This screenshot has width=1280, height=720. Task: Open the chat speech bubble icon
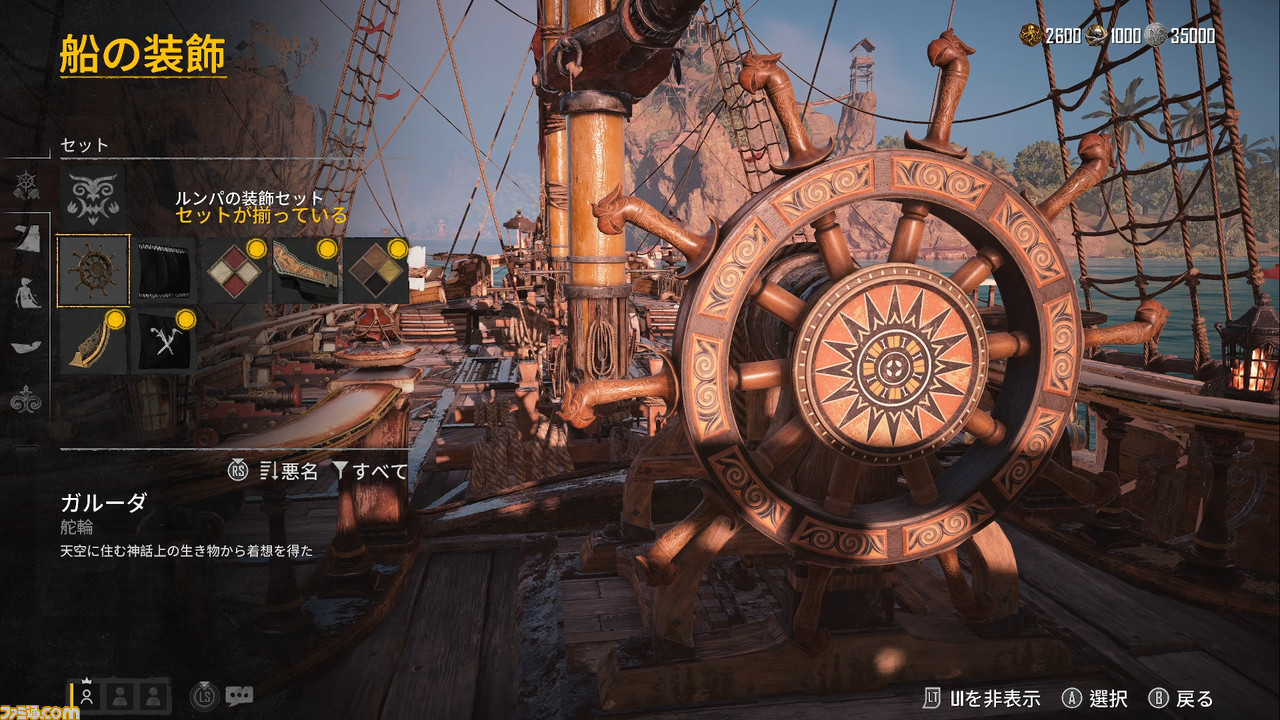[239, 695]
